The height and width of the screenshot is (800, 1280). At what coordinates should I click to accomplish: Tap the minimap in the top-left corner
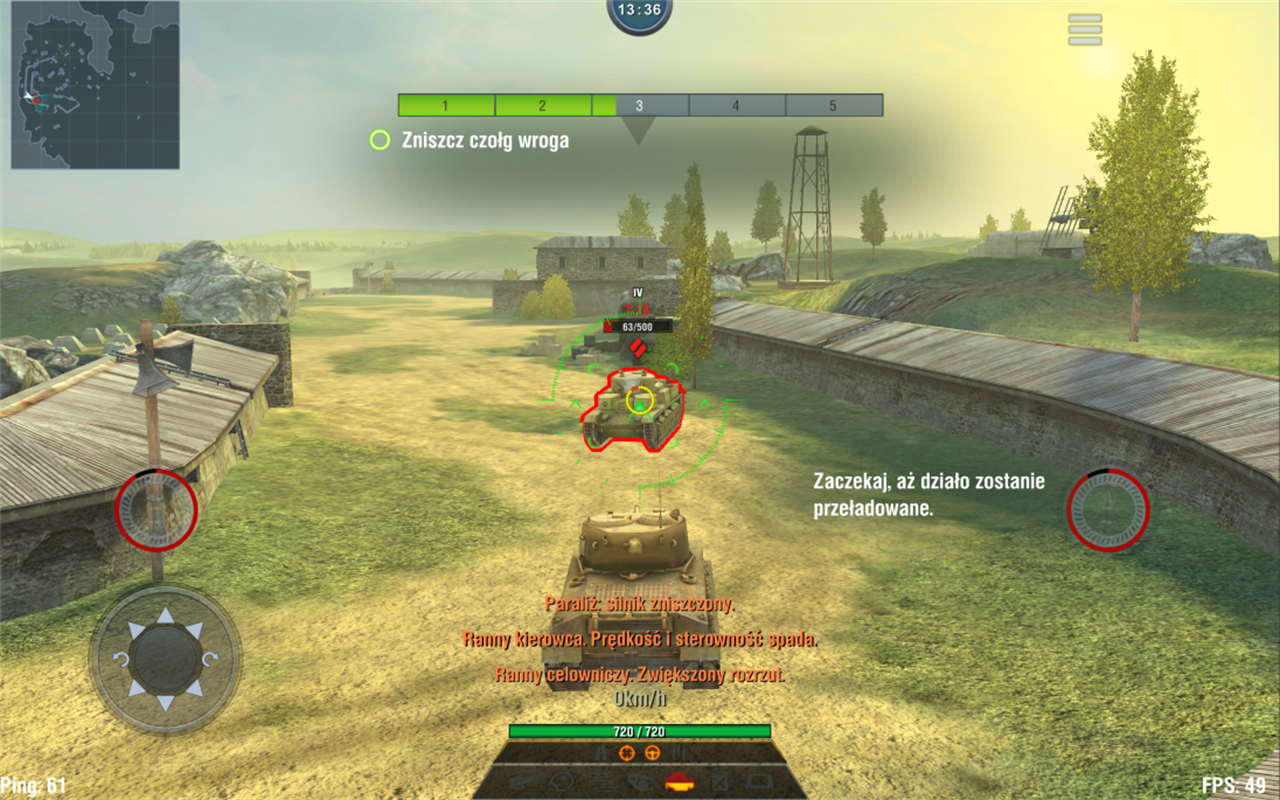pyautogui.click(x=95, y=85)
